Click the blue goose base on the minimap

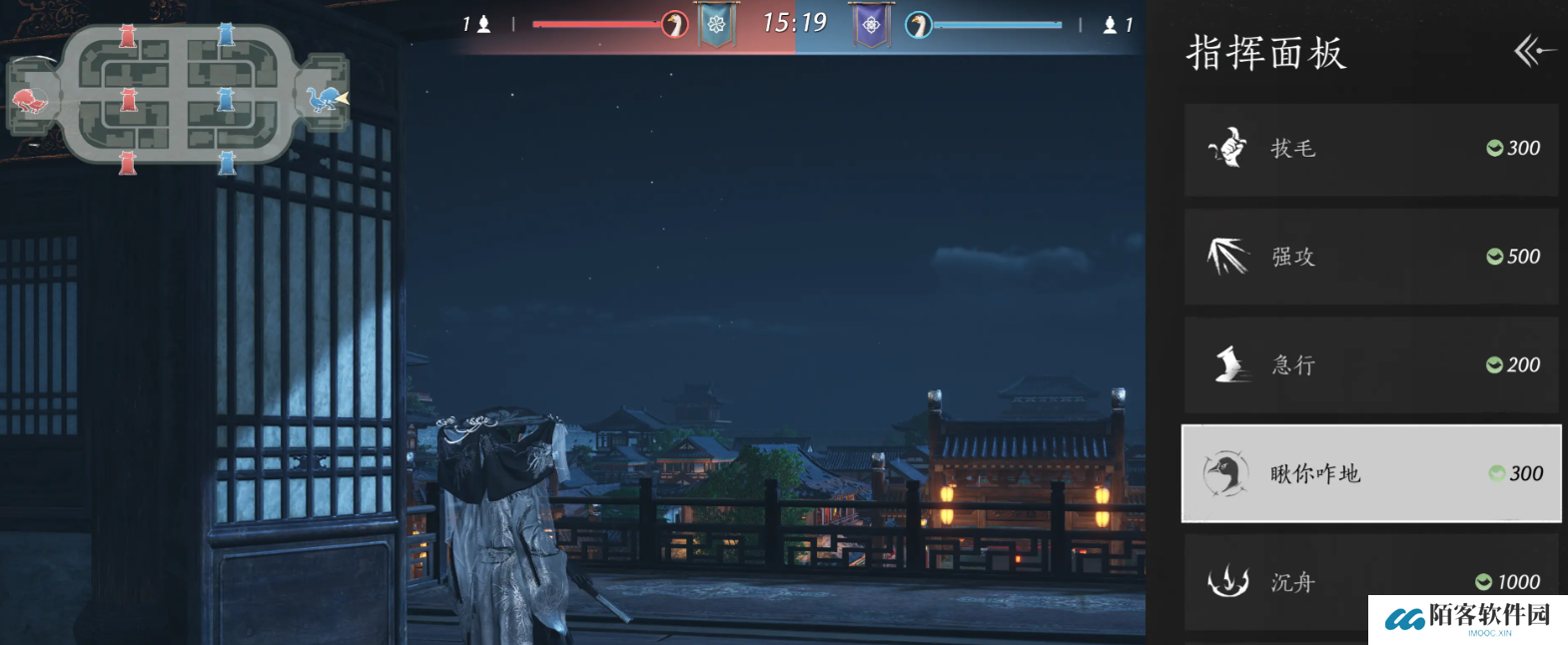(323, 99)
